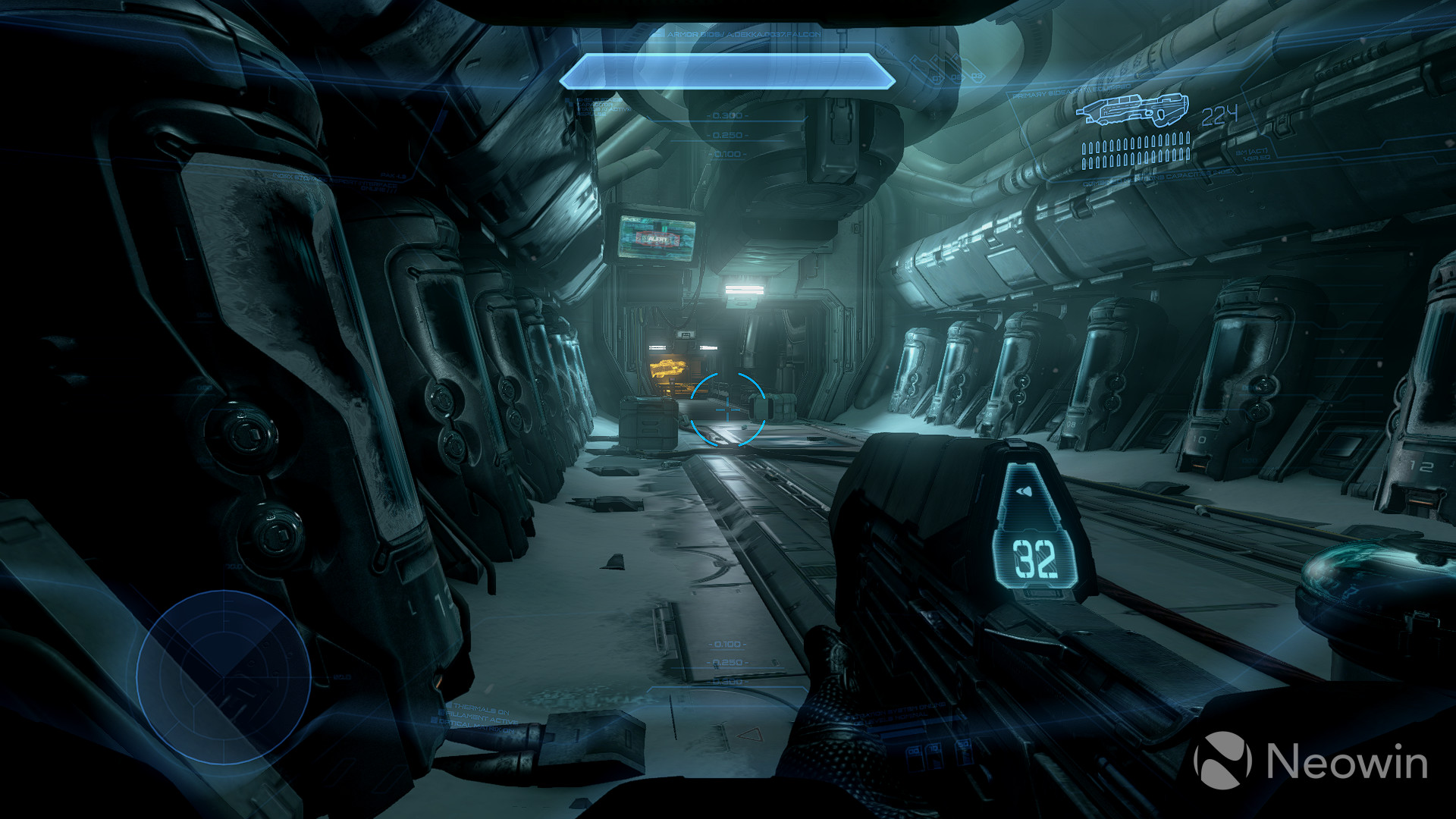Expand the COMBINED MUNITIONS CAPACITIES INDEX
The image size is (1456, 819).
[x=1160, y=177]
